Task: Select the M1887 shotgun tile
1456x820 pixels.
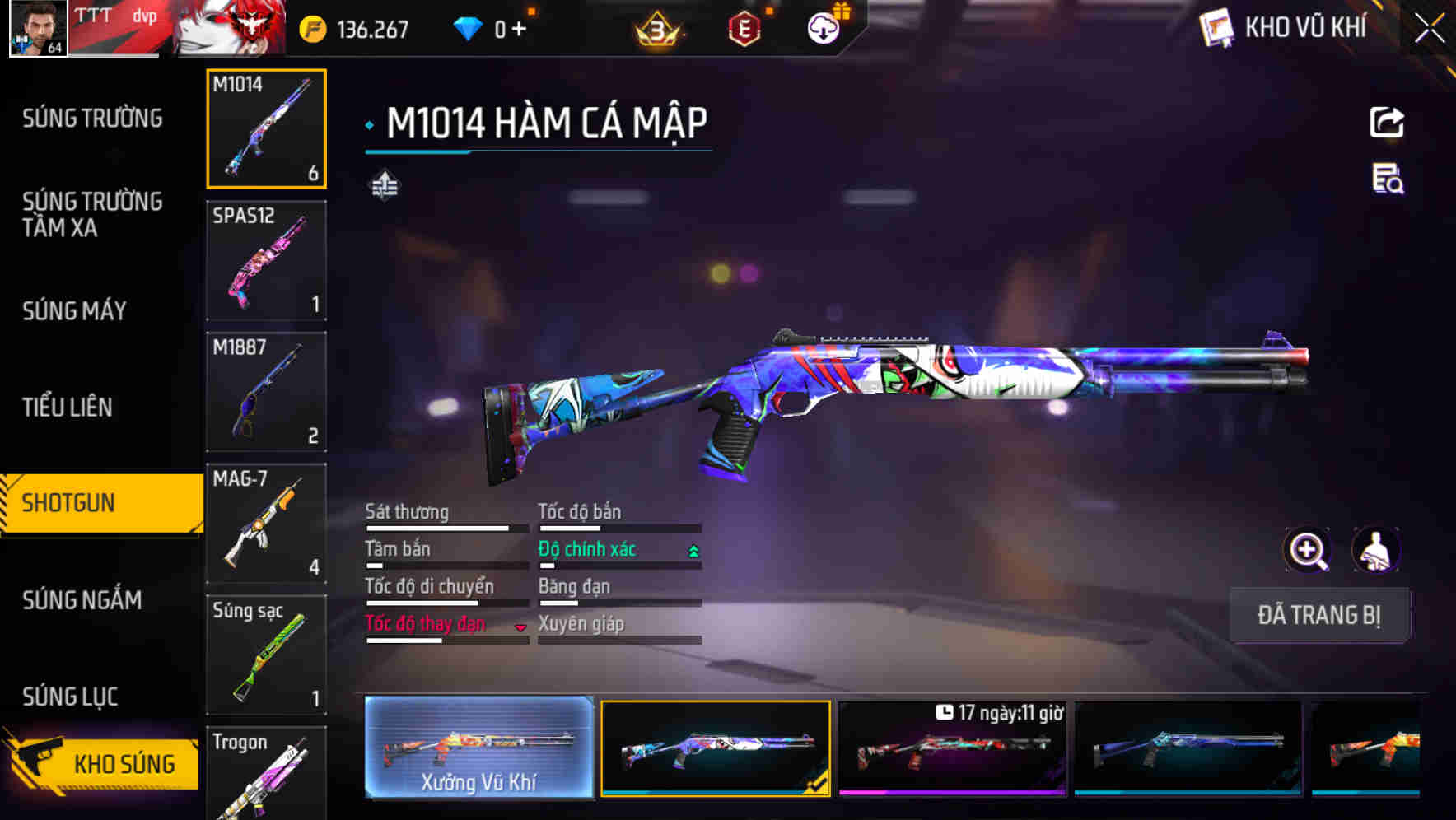Action: 266,392
